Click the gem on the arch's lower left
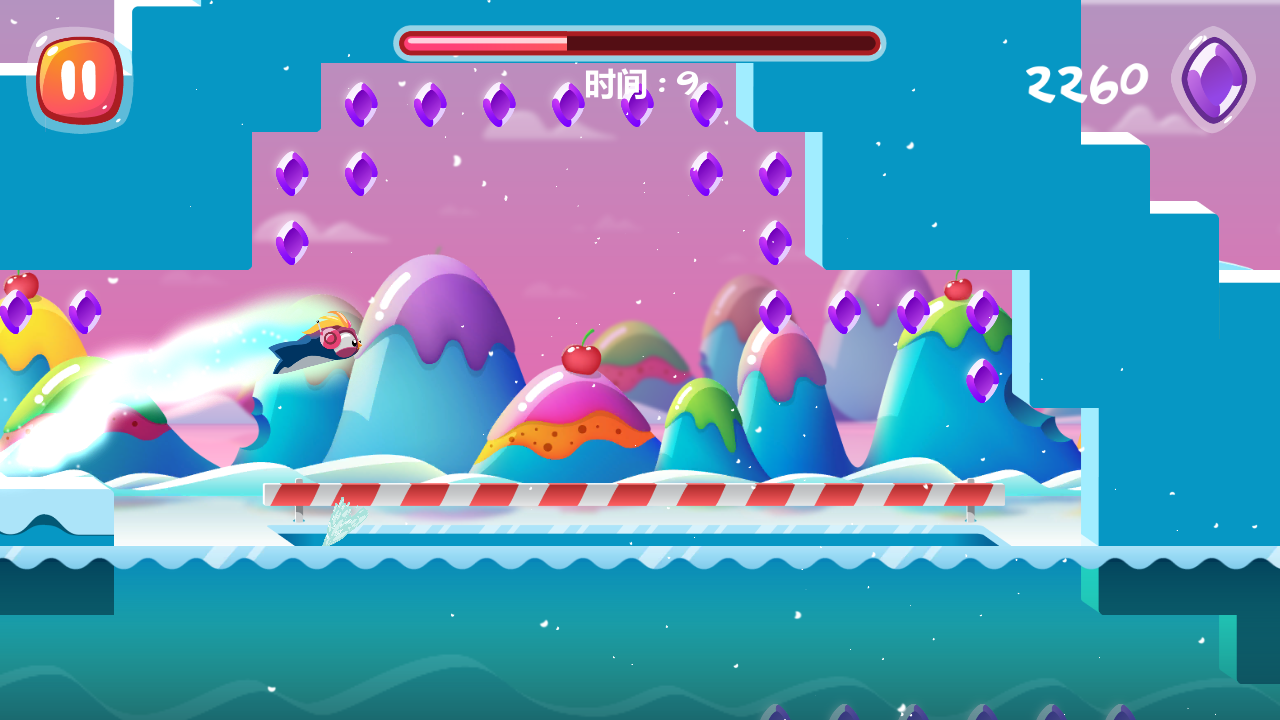Viewport: 1280px width, 720px height. [293, 240]
